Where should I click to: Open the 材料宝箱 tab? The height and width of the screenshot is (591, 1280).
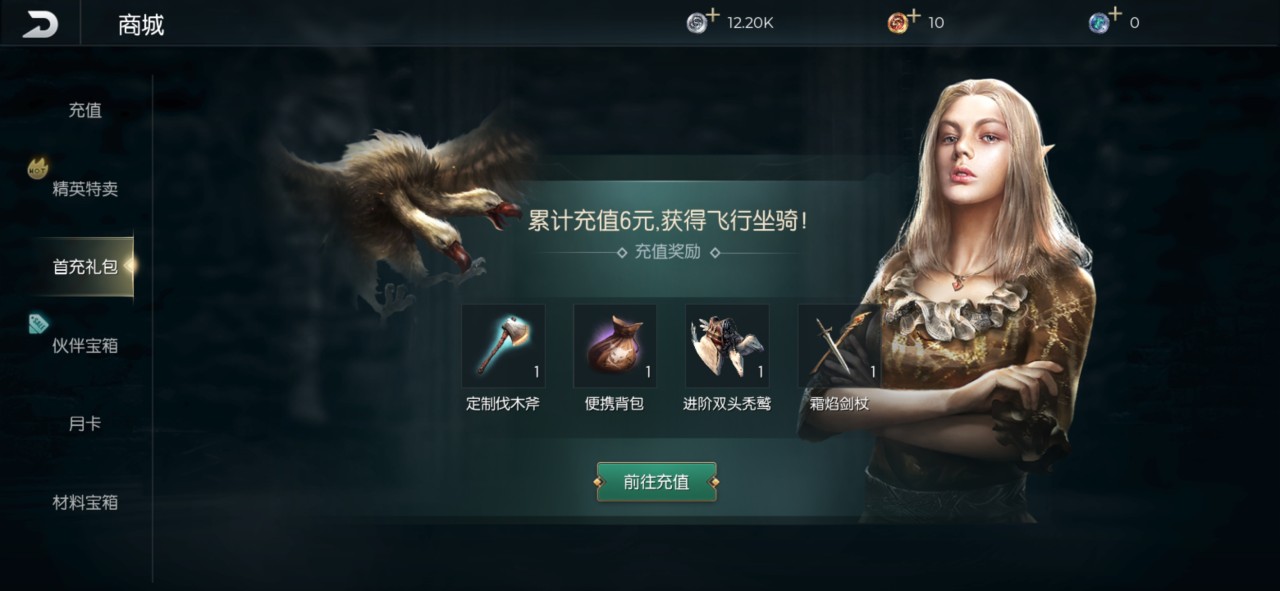pos(85,502)
